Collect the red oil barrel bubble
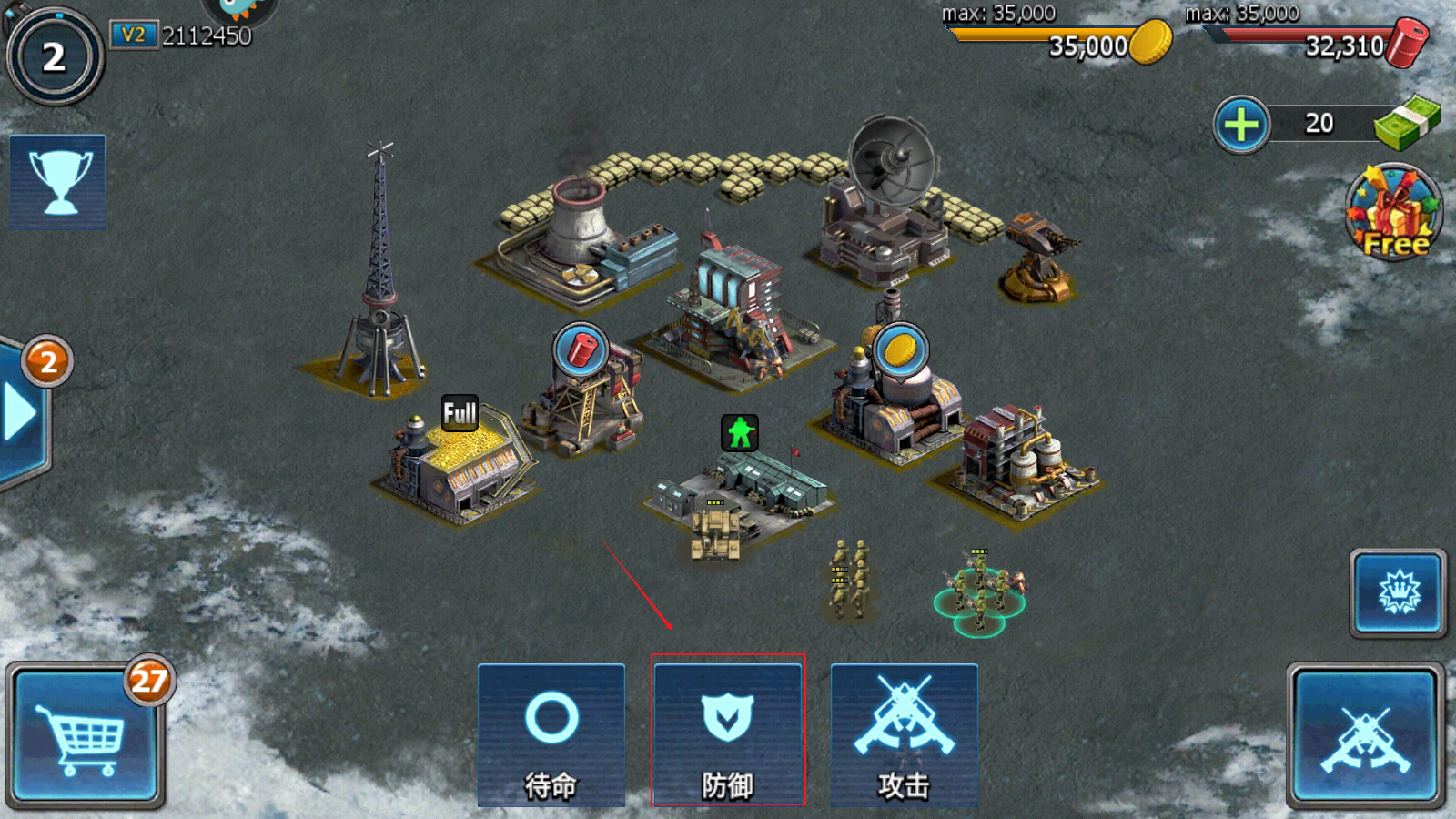Screen dimensions: 1456x819 tap(581, 350)
